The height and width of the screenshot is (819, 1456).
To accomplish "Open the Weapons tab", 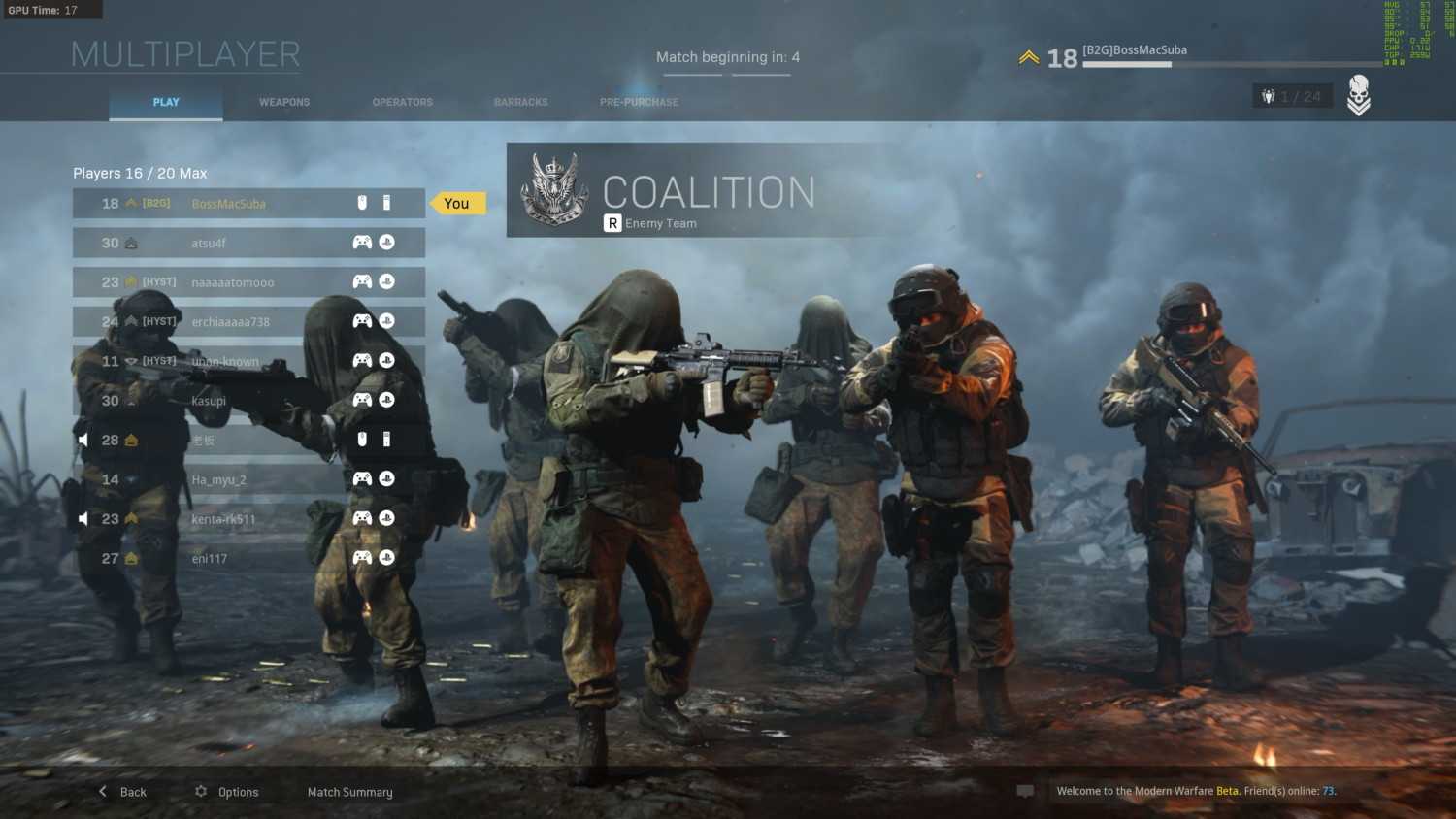I will pos(284,102).
